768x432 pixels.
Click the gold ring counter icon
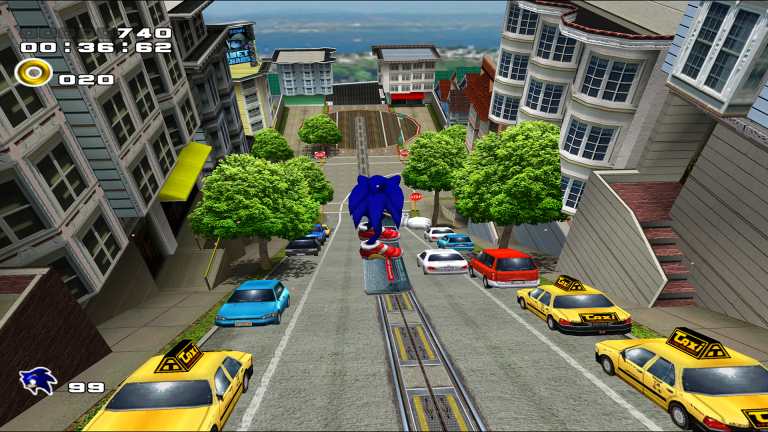34,73
